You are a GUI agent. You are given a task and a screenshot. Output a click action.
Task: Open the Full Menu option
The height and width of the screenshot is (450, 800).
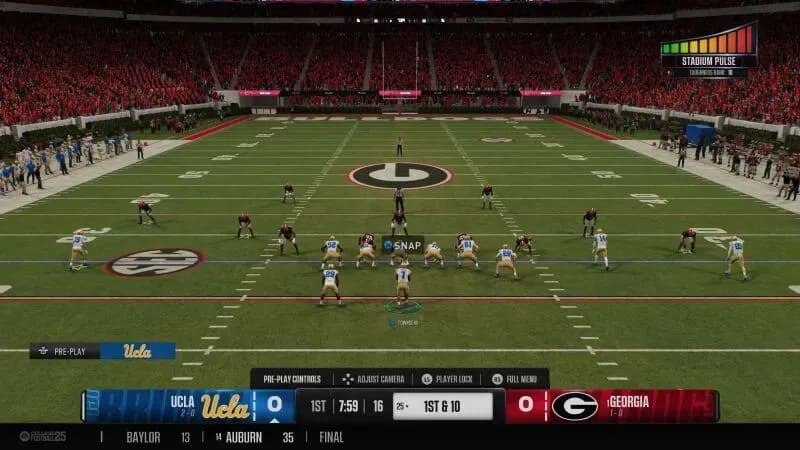point(520,379)
